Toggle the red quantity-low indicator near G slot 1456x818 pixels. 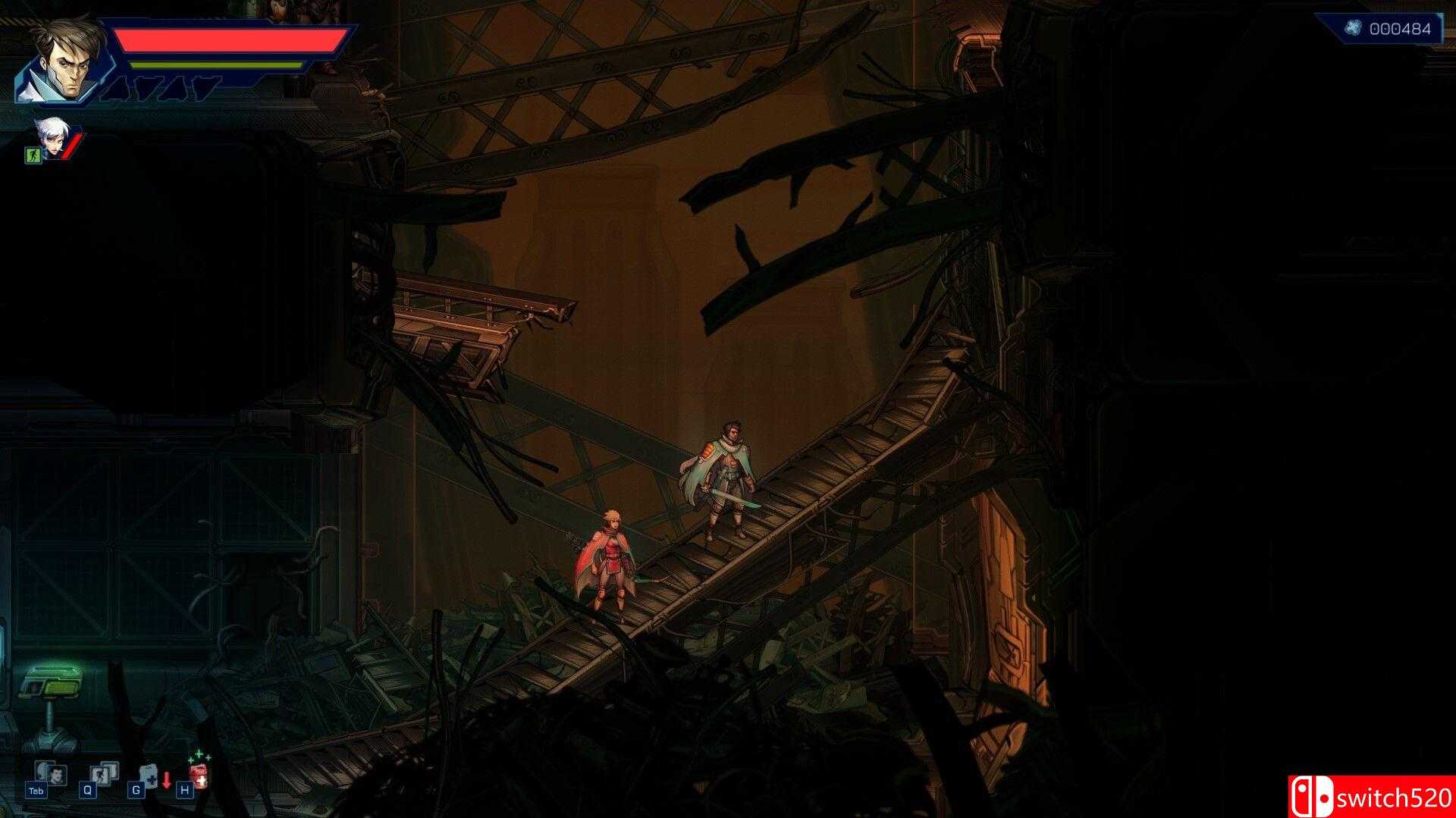click(167, 779)
